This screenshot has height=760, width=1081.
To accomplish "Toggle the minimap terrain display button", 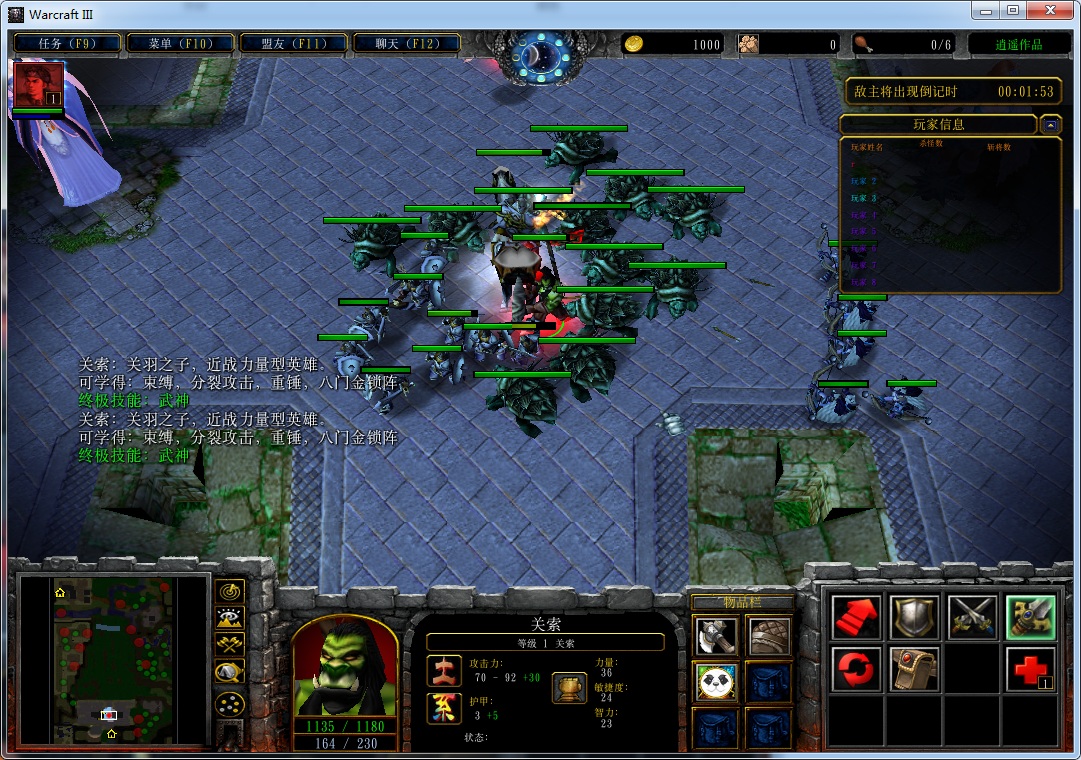I will coord(230,619).
